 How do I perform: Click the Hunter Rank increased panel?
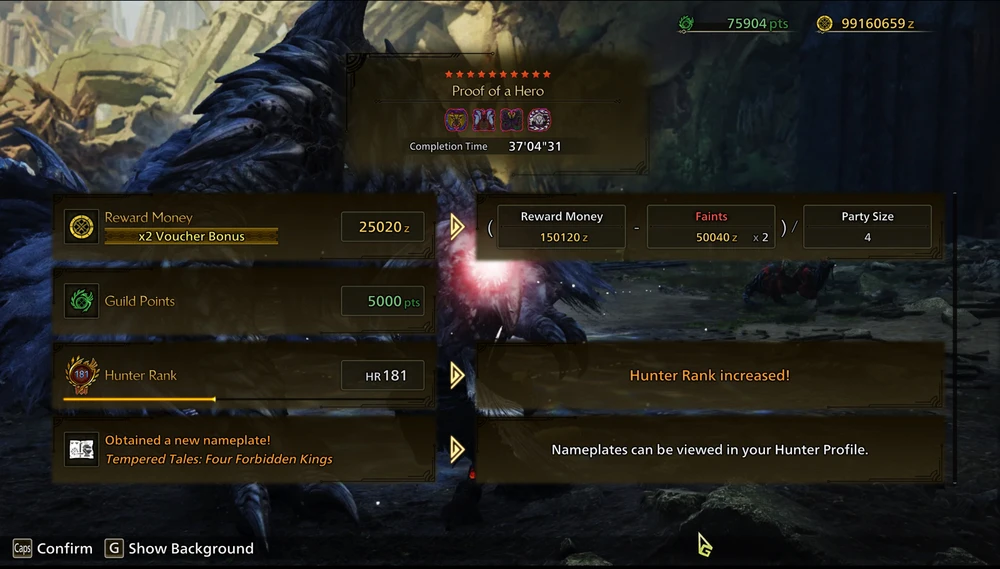pyautogui.click(x=709, y=376)
